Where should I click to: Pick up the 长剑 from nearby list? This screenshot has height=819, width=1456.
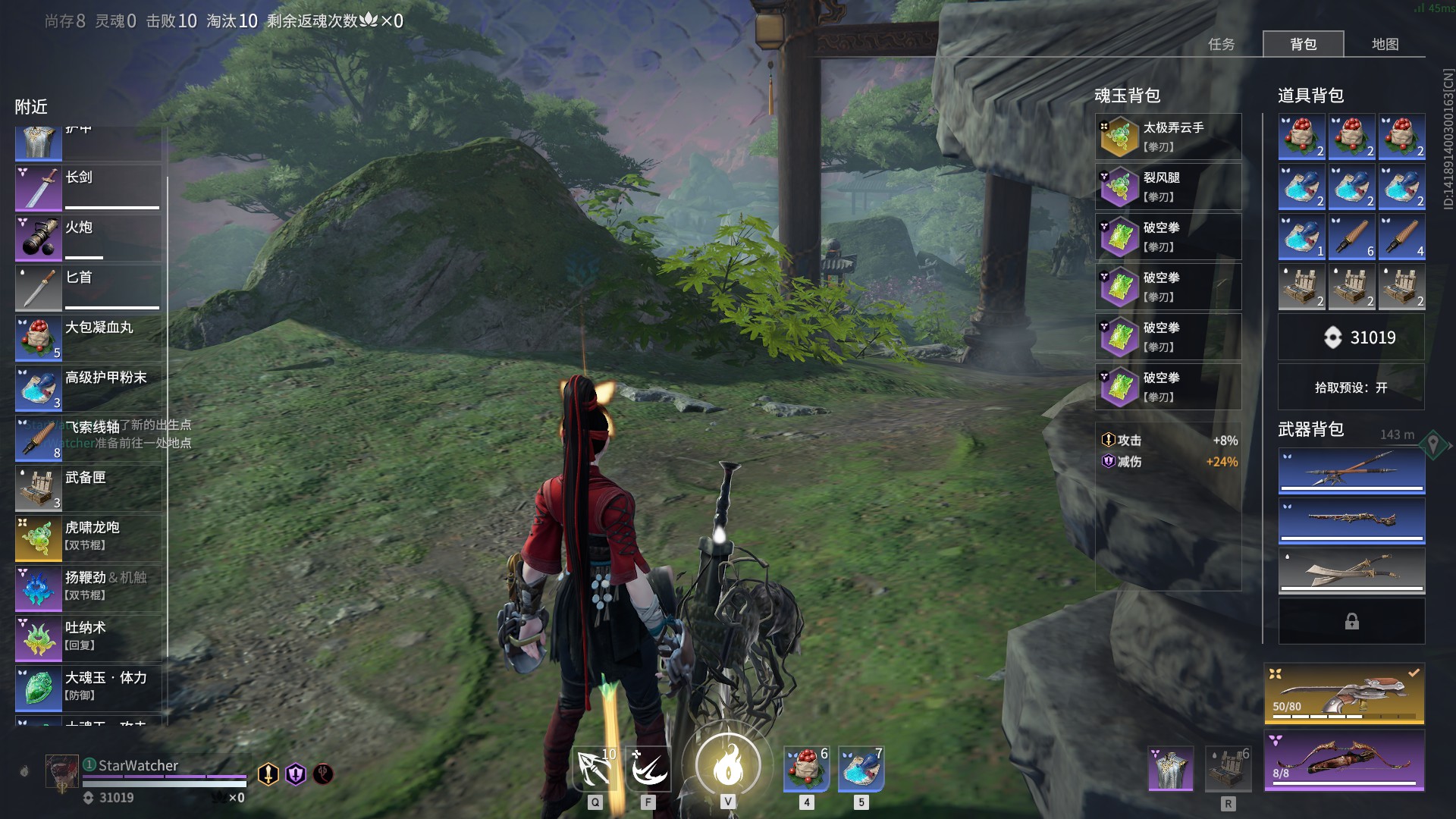click(x=88, y=187)
